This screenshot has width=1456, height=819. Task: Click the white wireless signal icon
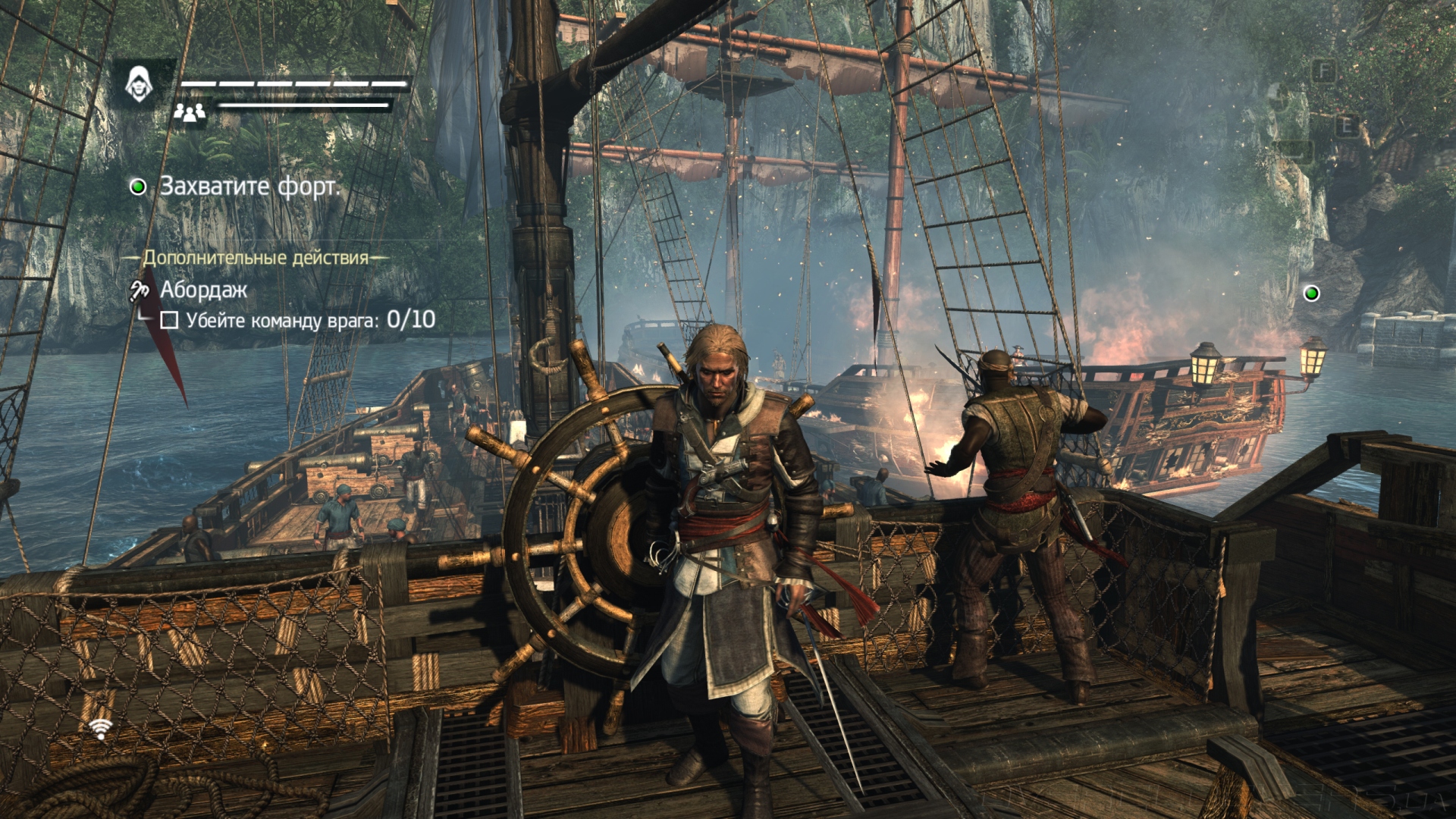click(x=99, y=728)
